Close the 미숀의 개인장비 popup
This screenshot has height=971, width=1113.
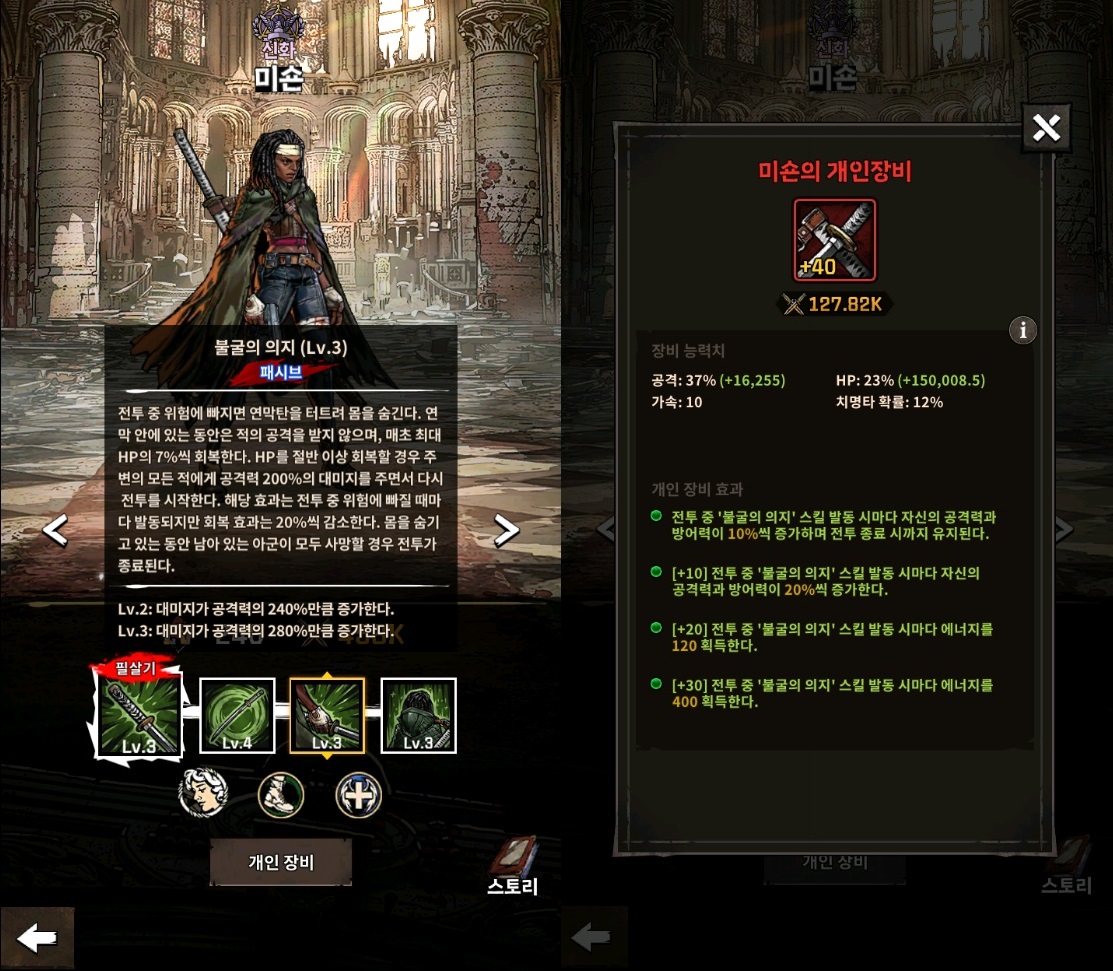tap(1046, 128)
